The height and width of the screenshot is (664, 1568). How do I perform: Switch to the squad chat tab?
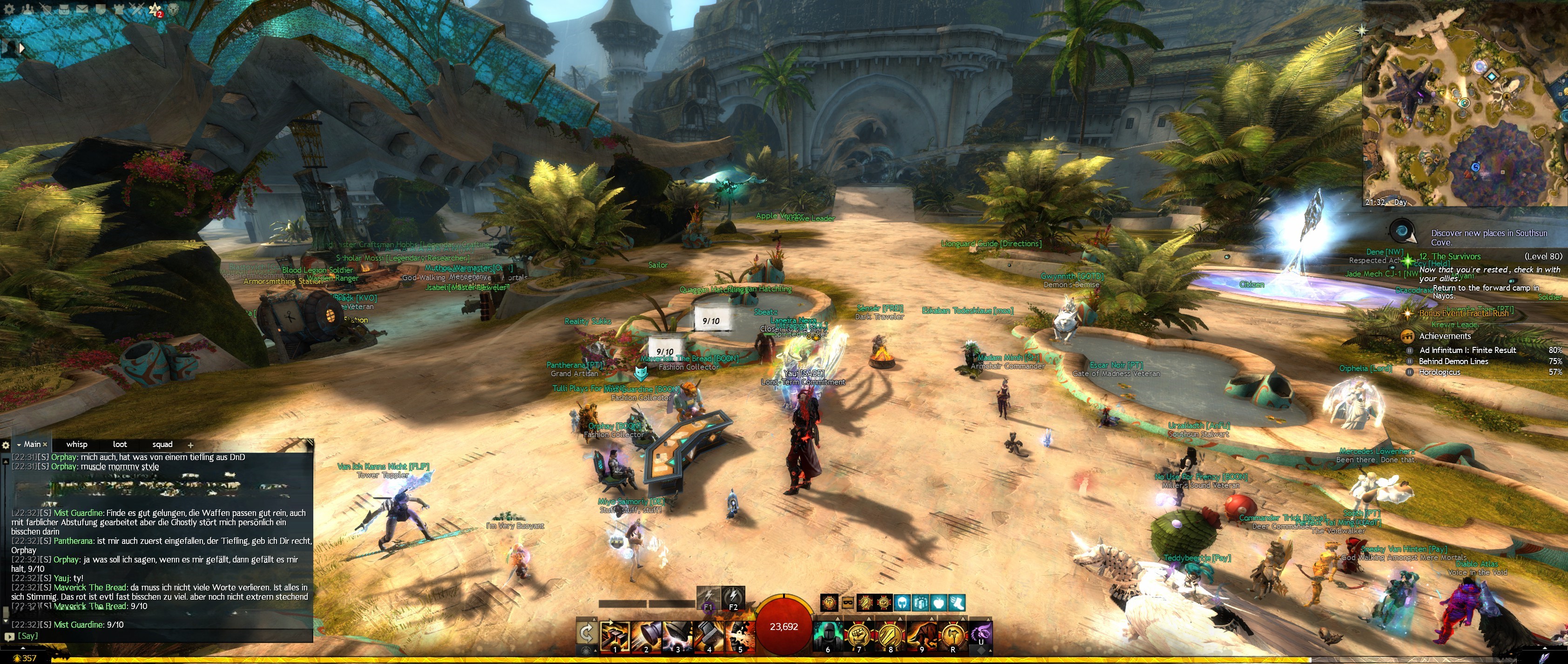coord(162,444)
